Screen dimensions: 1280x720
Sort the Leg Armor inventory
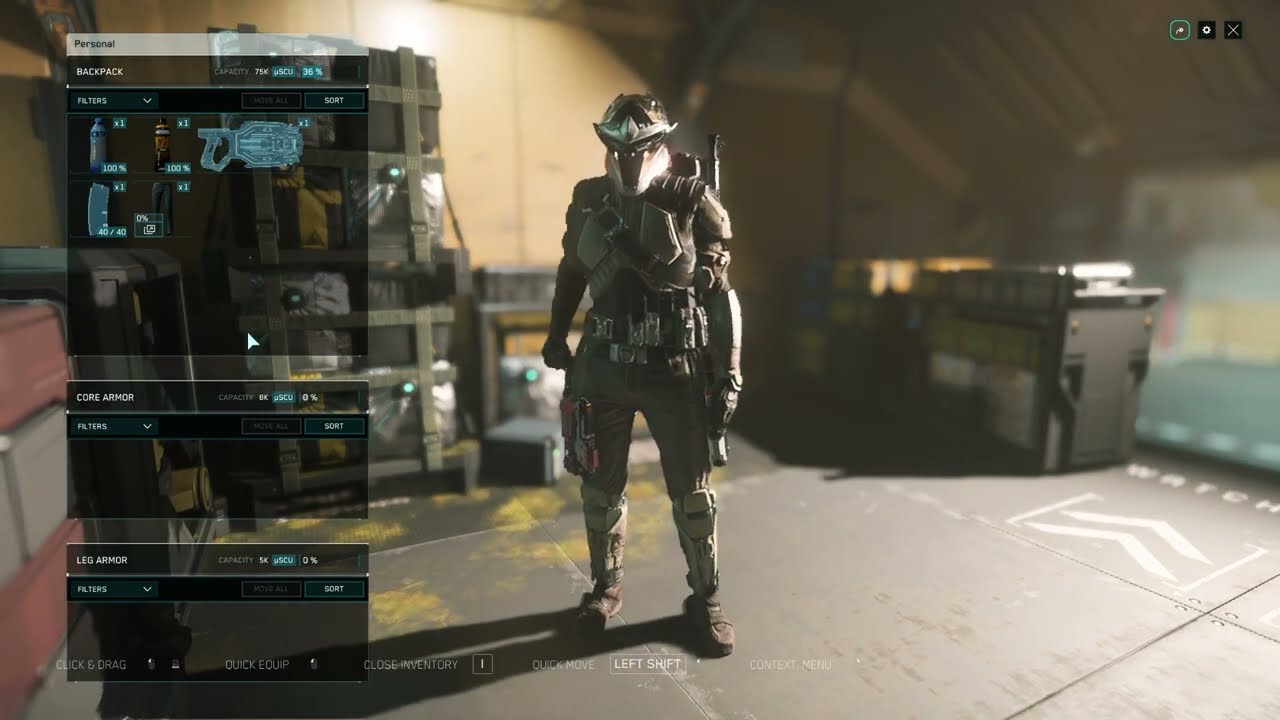[x=334, y=589]
